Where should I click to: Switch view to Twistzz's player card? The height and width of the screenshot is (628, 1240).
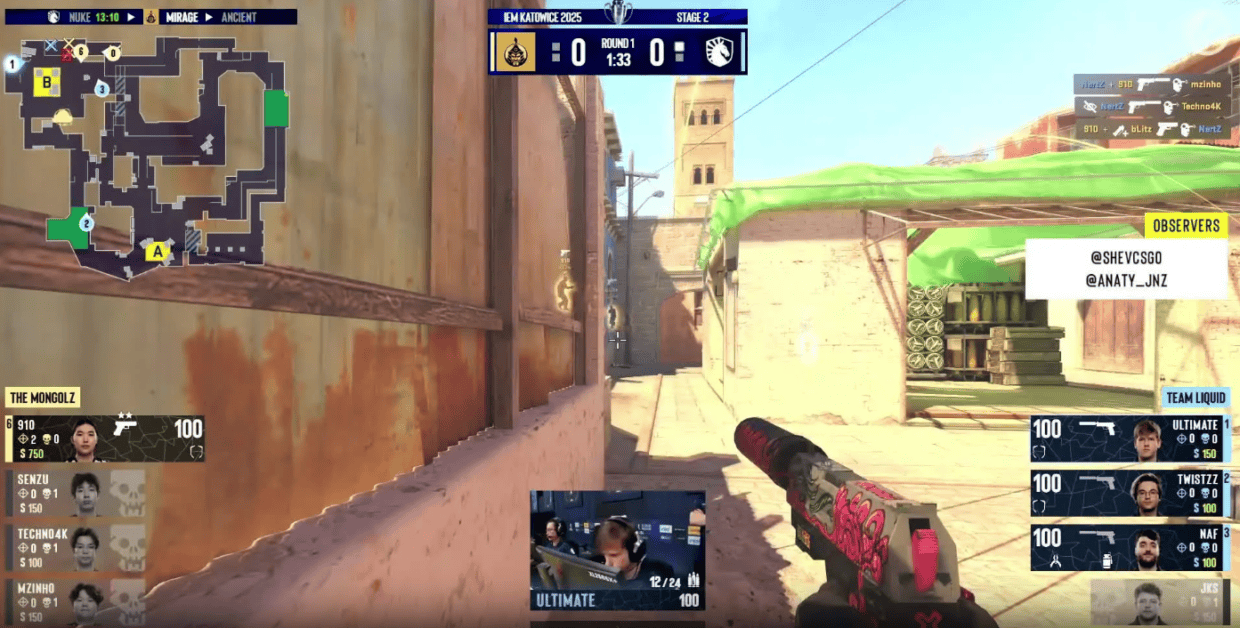coord(1129,493)
